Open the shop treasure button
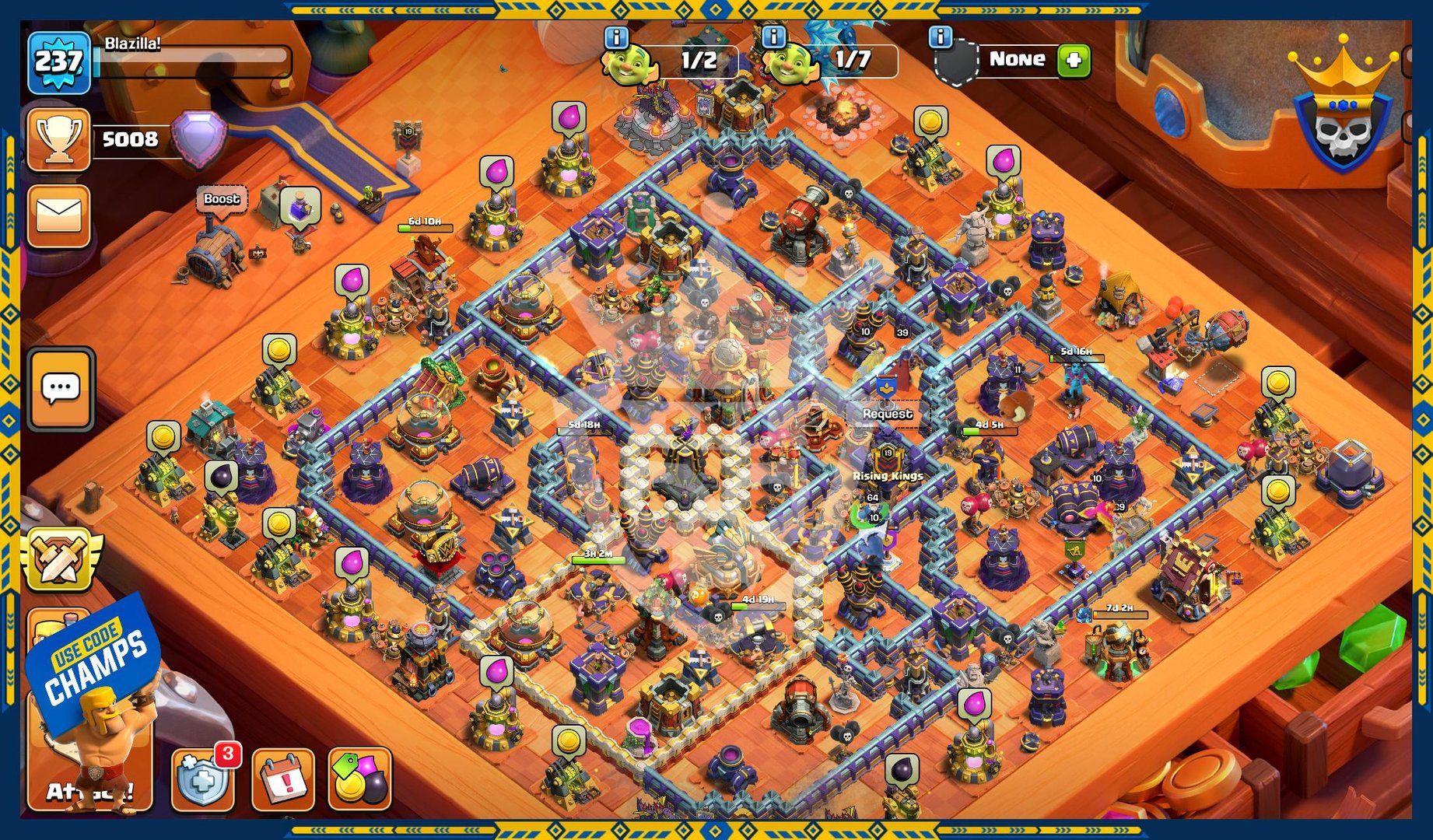 (x=359, y=779)
